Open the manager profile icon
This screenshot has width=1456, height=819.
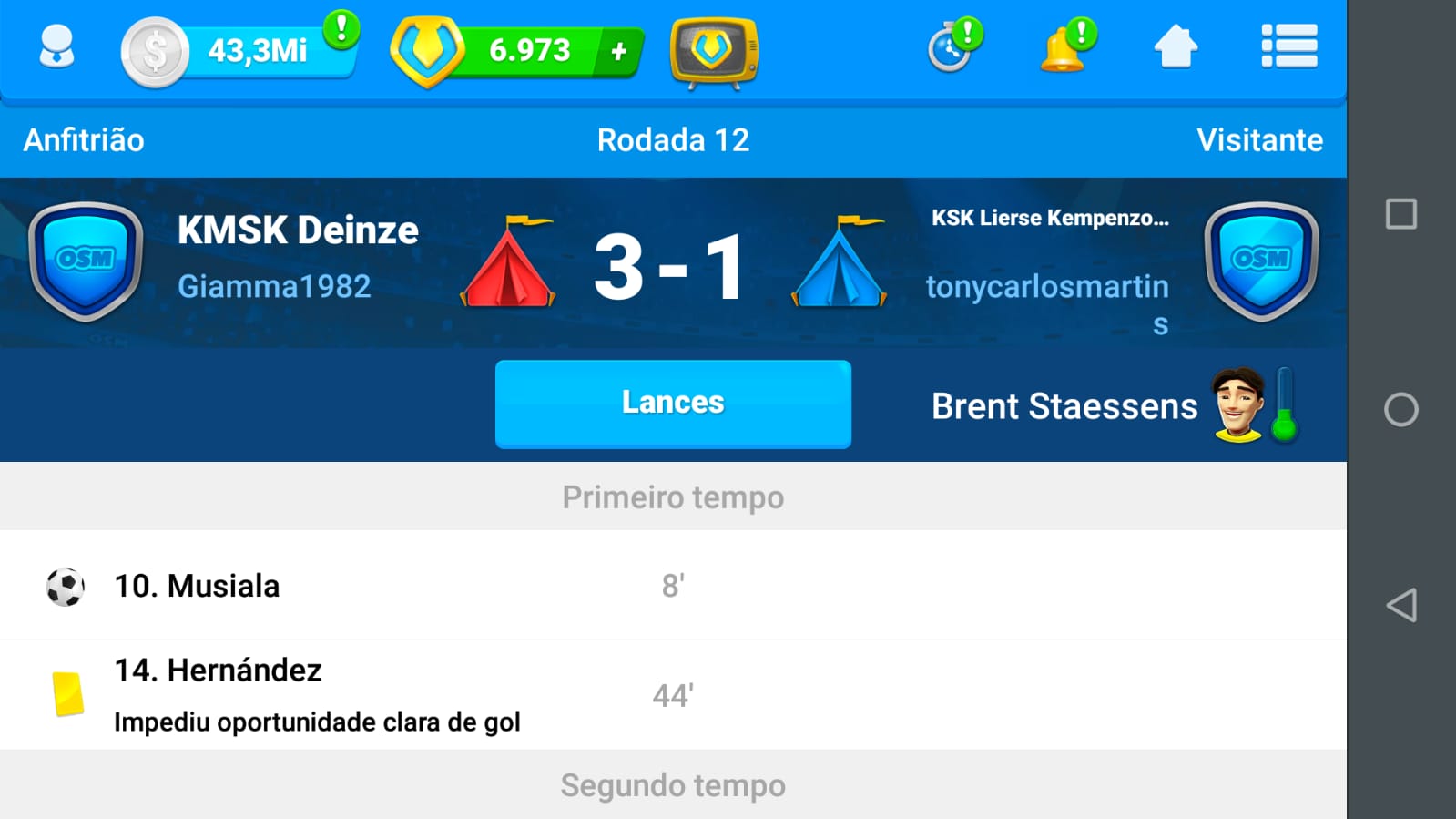click(56, 47)
